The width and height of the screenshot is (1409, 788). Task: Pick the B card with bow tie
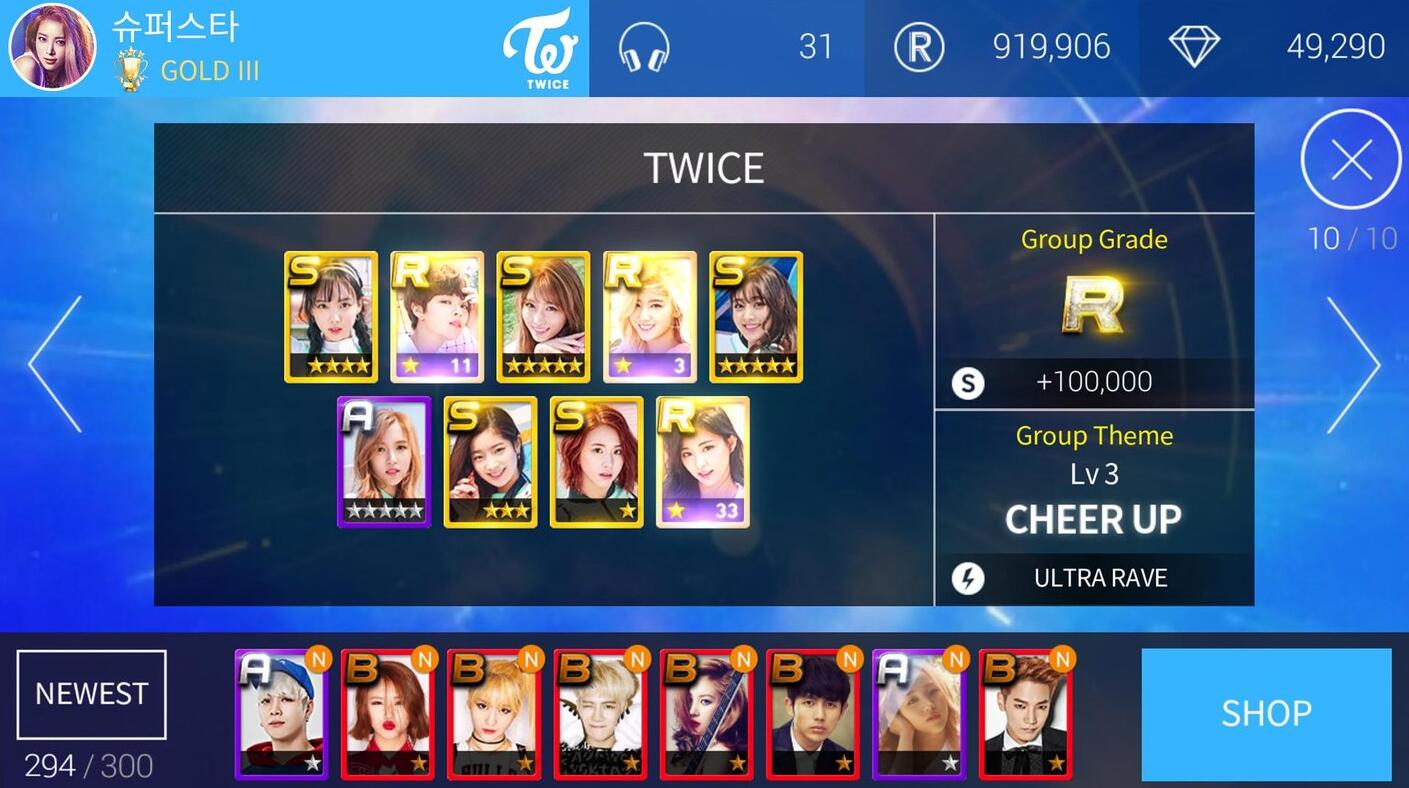[x=1025, y=714]
